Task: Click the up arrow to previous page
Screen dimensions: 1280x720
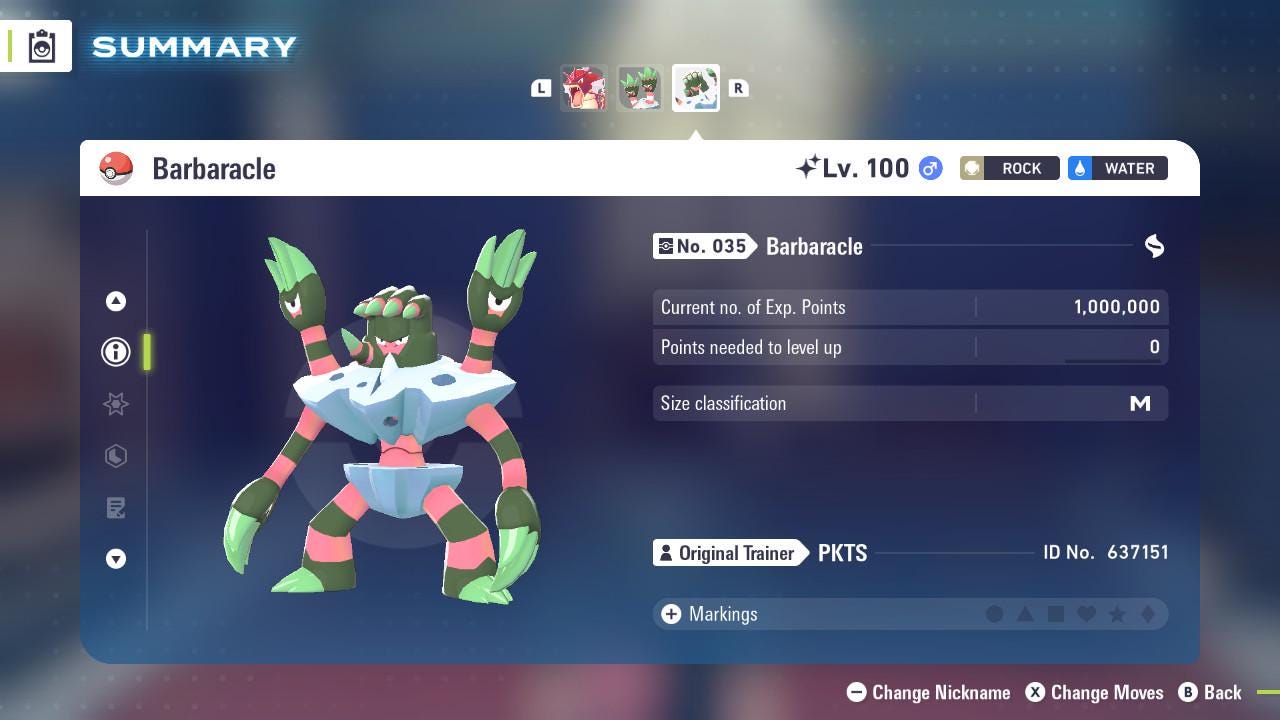Action: (116, 300)
